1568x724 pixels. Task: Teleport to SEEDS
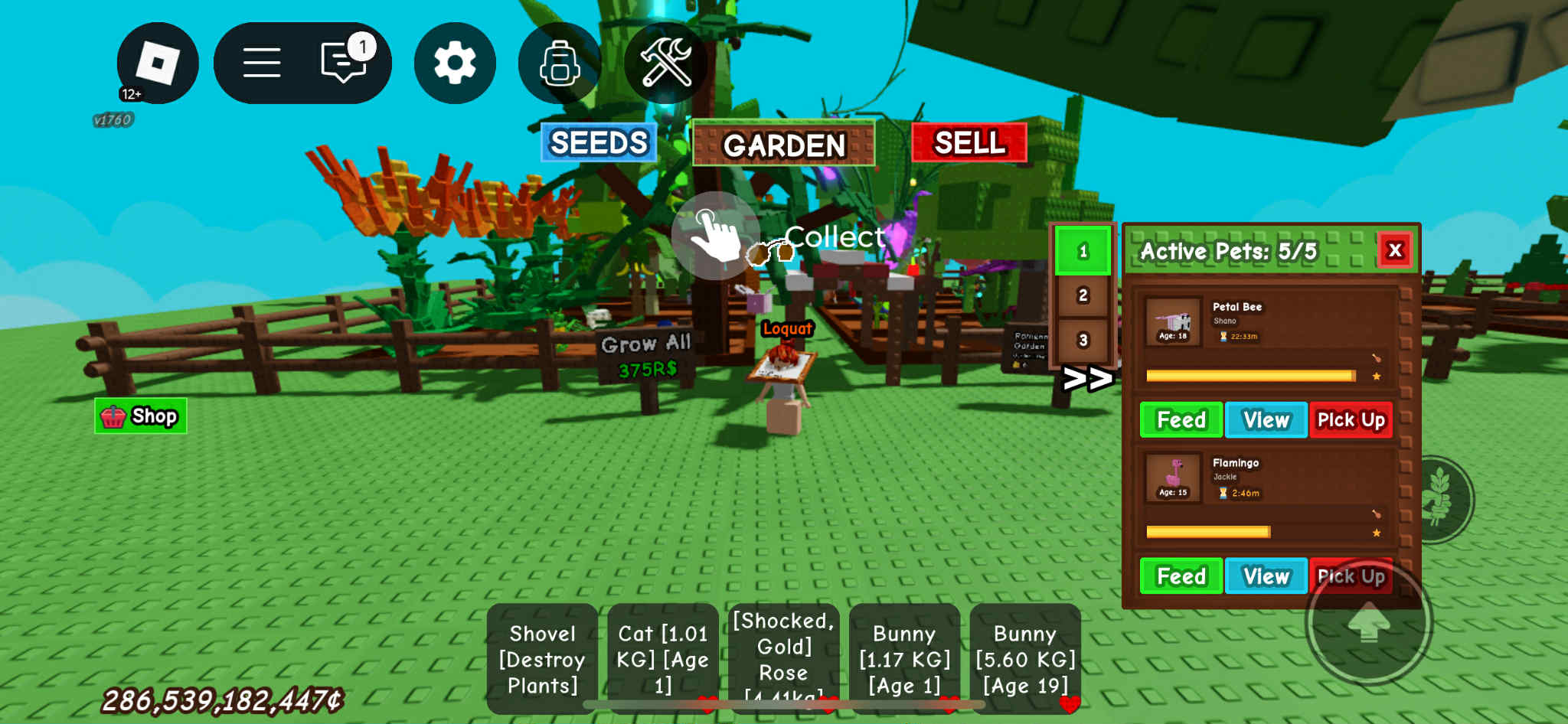pyautogui.click(x=599, y=142)
